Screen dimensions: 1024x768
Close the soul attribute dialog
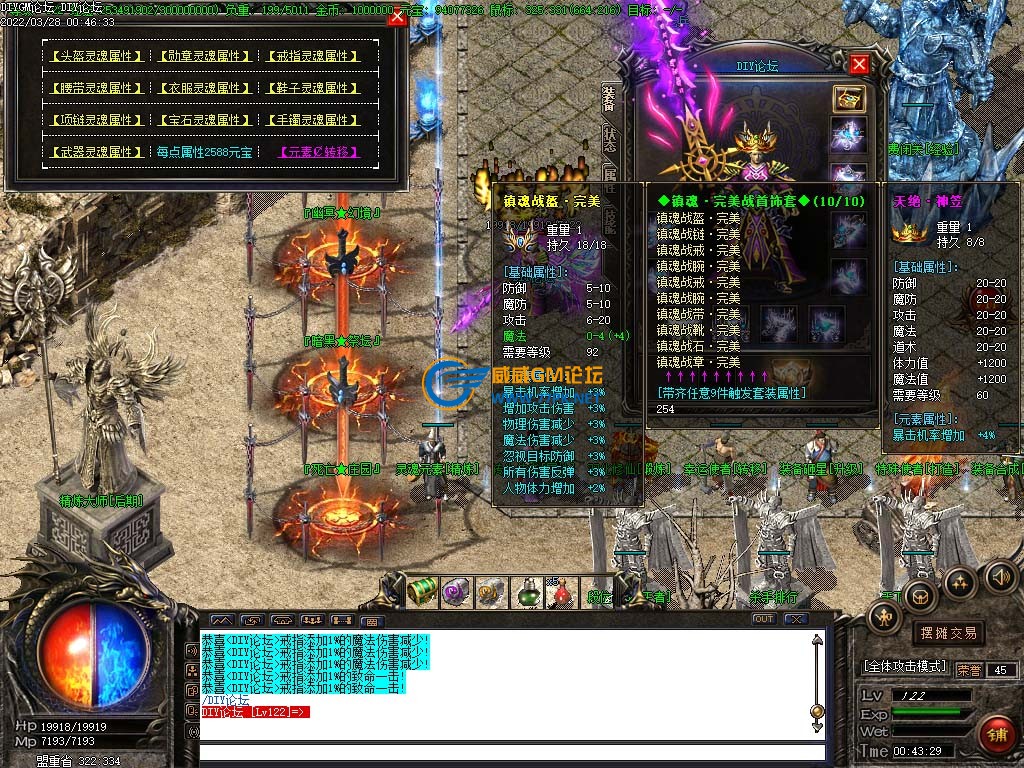coord(397,16)
